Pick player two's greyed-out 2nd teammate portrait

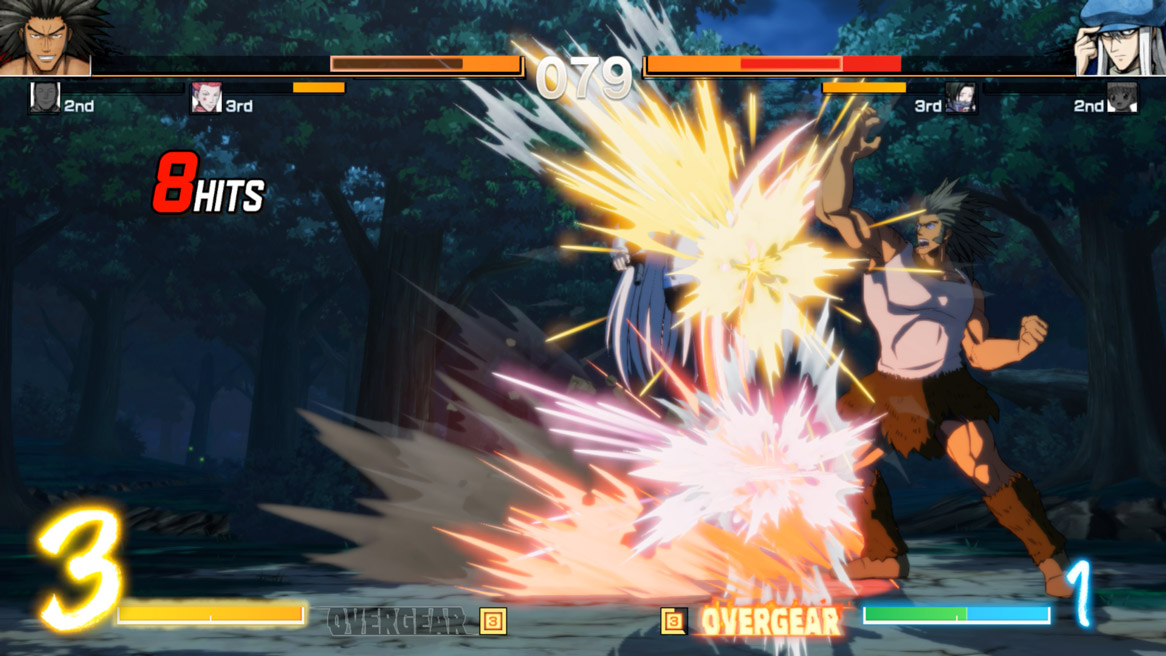click(1121, 98)
